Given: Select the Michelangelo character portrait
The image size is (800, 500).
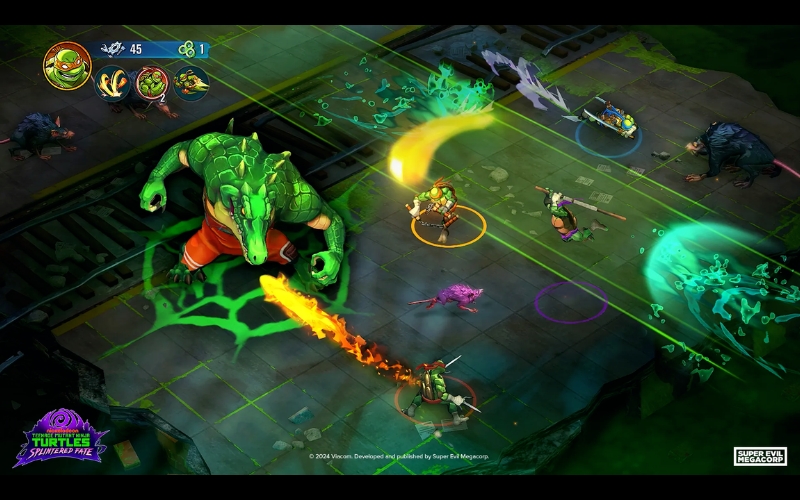Looking at the screenshot, I should pyautogui.click(x=67, y=65).
